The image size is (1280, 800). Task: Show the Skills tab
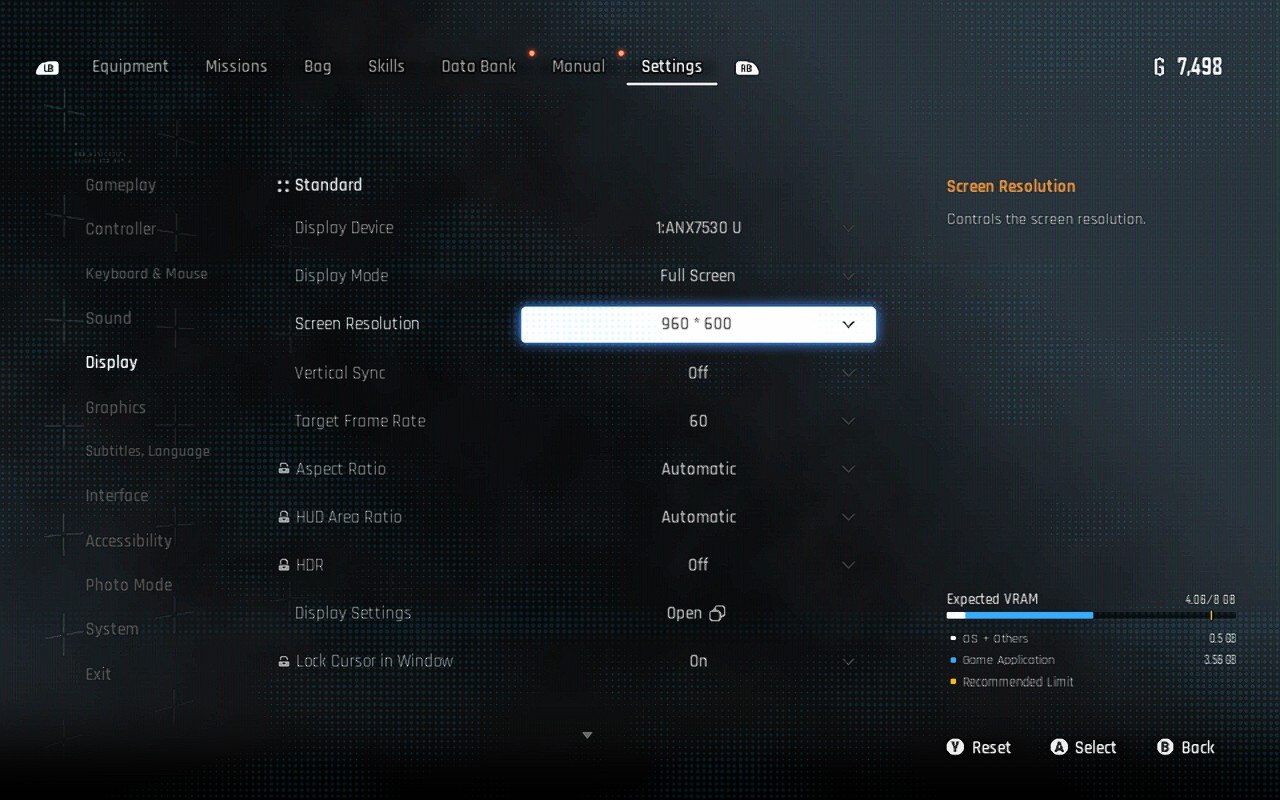pos(386,67)
